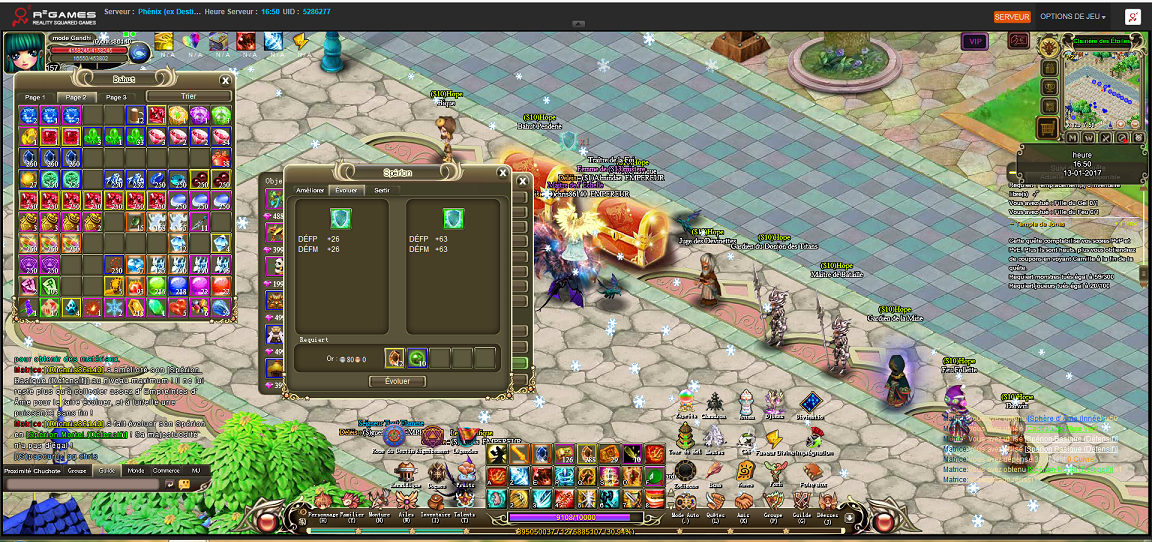Click the minimap
This screenshot has height=542, width=1152.
tap(1103, 89)
